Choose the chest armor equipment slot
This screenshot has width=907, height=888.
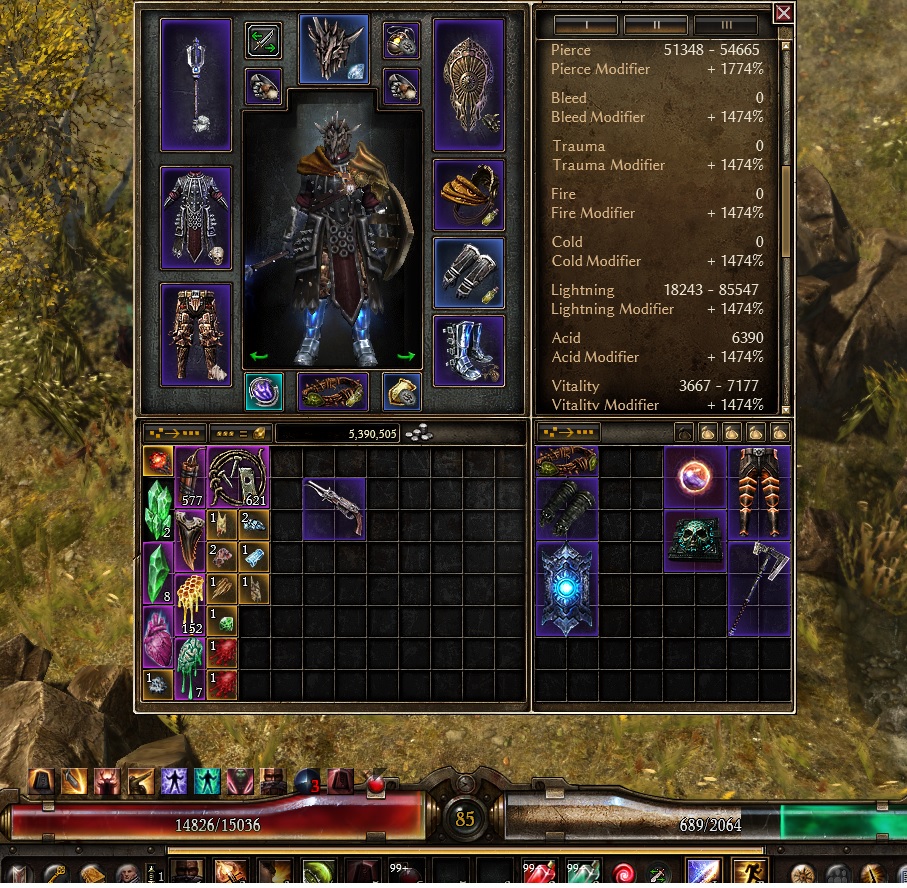coord(196,217)
